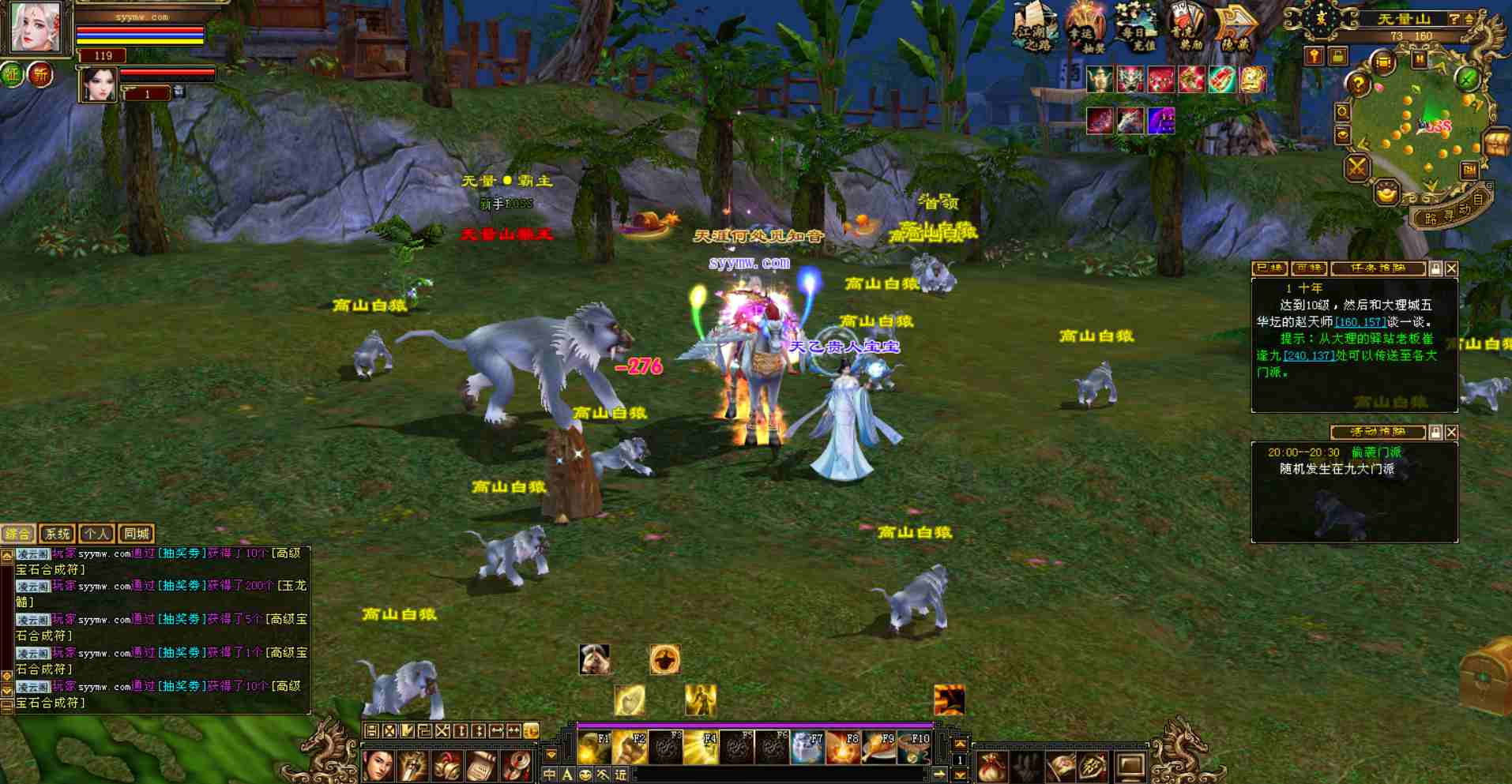The width and height of the screenshot is (1512, 784).
Task: Close the quest guide panel
Action: coord(1451,268)
